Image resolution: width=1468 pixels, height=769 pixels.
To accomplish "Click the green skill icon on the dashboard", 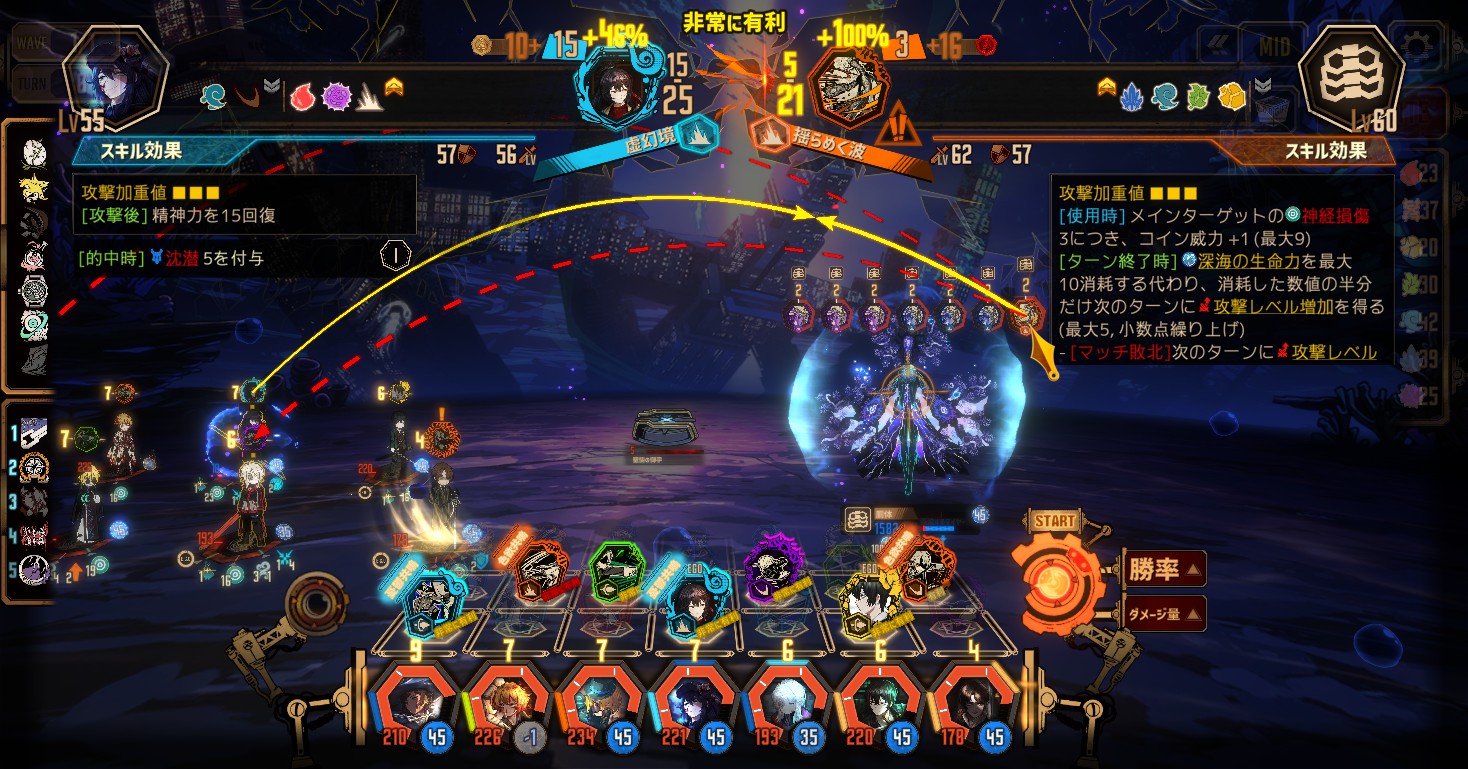I will 614,571.
